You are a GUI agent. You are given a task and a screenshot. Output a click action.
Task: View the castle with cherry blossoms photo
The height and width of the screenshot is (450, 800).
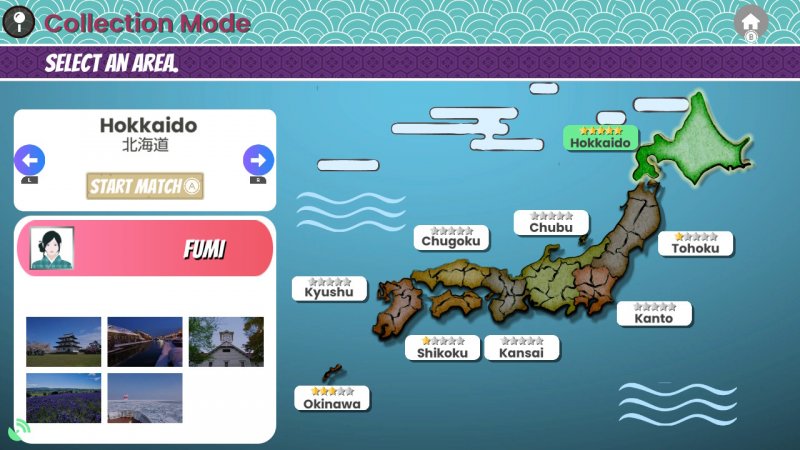(64, 342)
